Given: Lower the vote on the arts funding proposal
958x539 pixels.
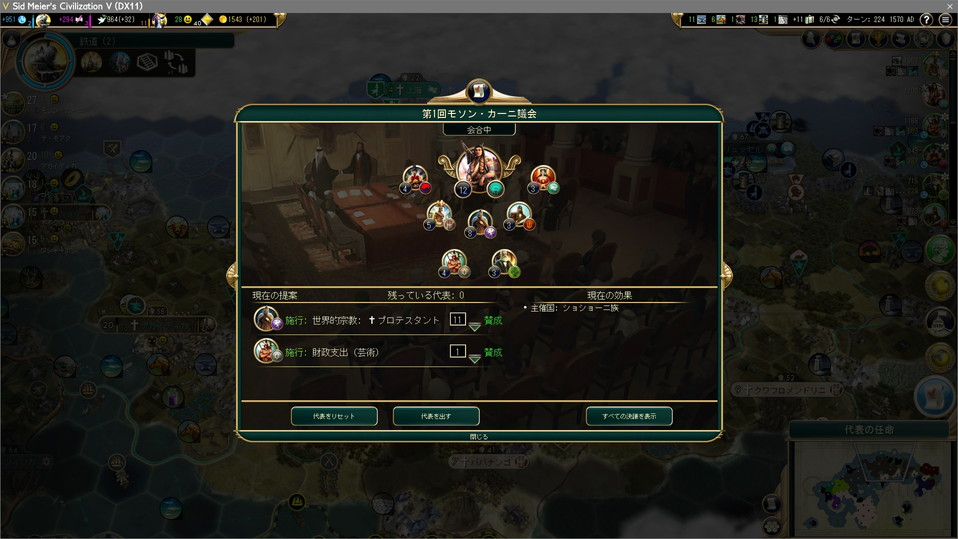Looking at the screenshot, I should 474,359.
